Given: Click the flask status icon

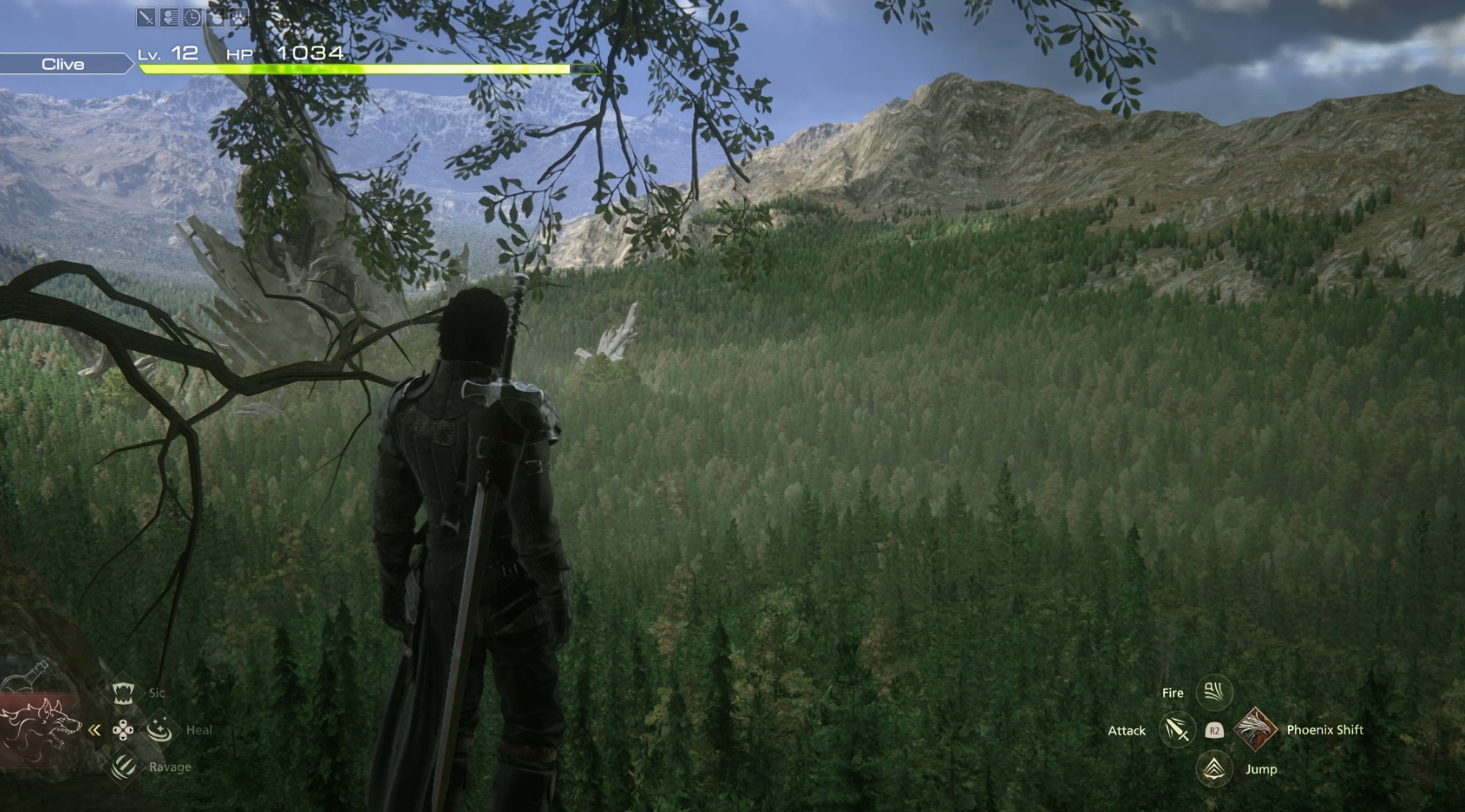Looking at the screenshot, I should [x=216, y=17].
